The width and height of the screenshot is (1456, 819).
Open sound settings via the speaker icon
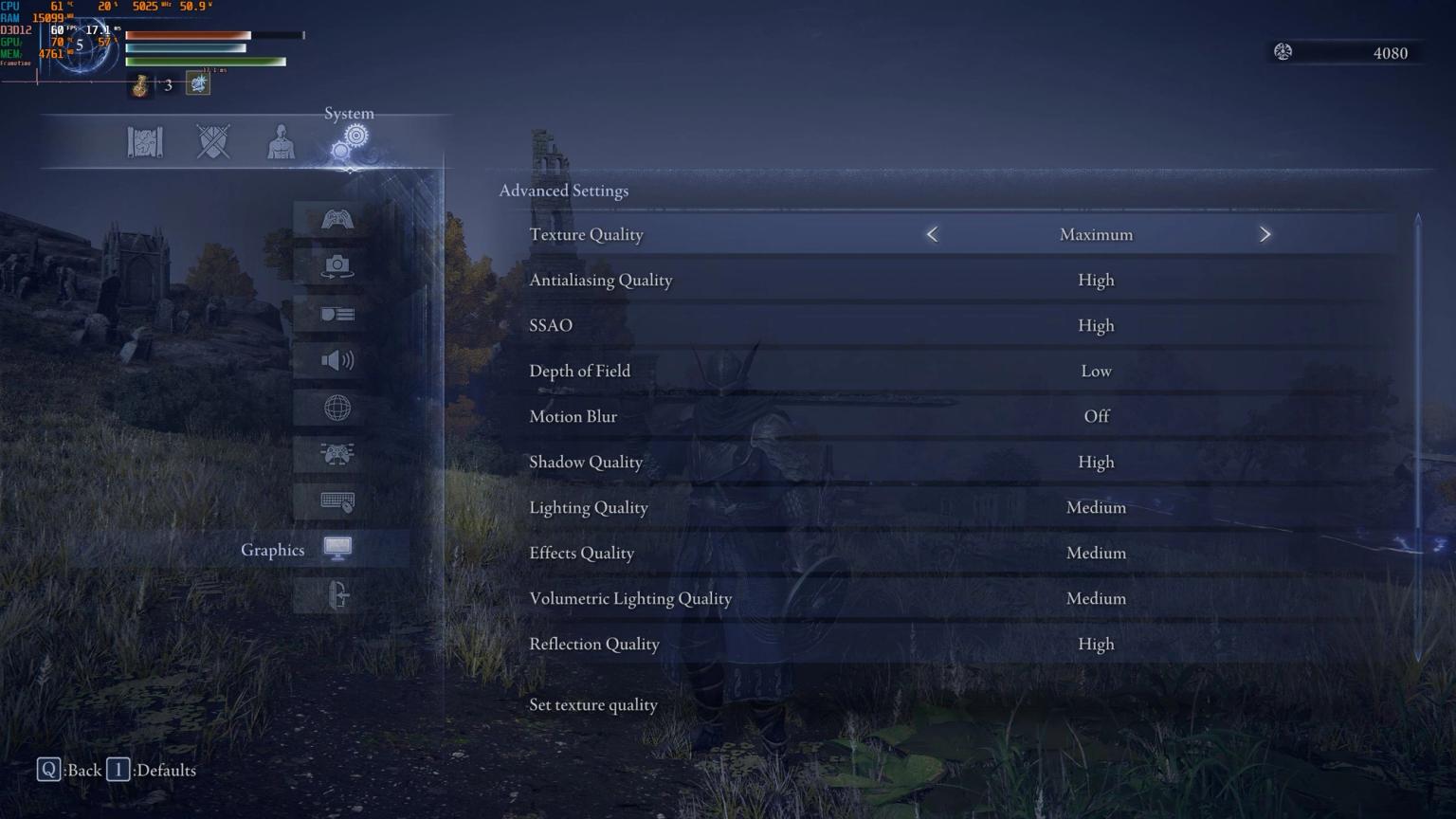(338, 360)
